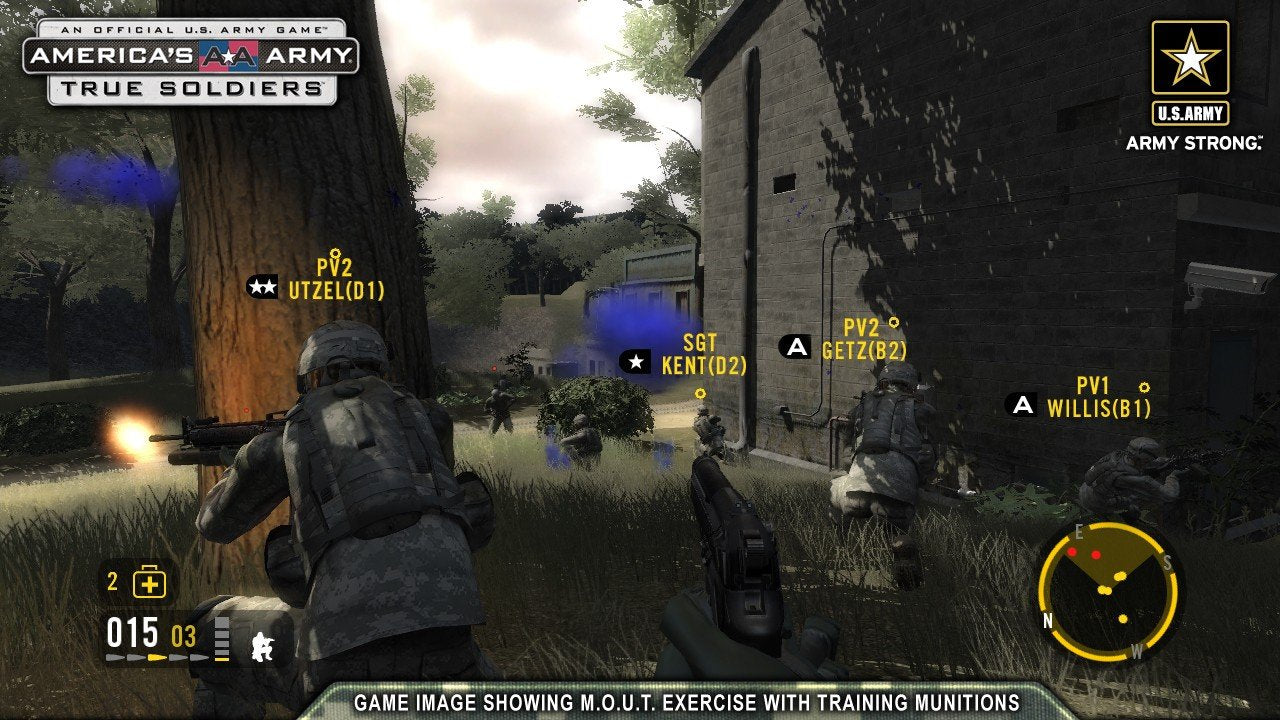1280x720 pixels.
Task: Select PV2 Getz squad marker
Action: [796, 347]
